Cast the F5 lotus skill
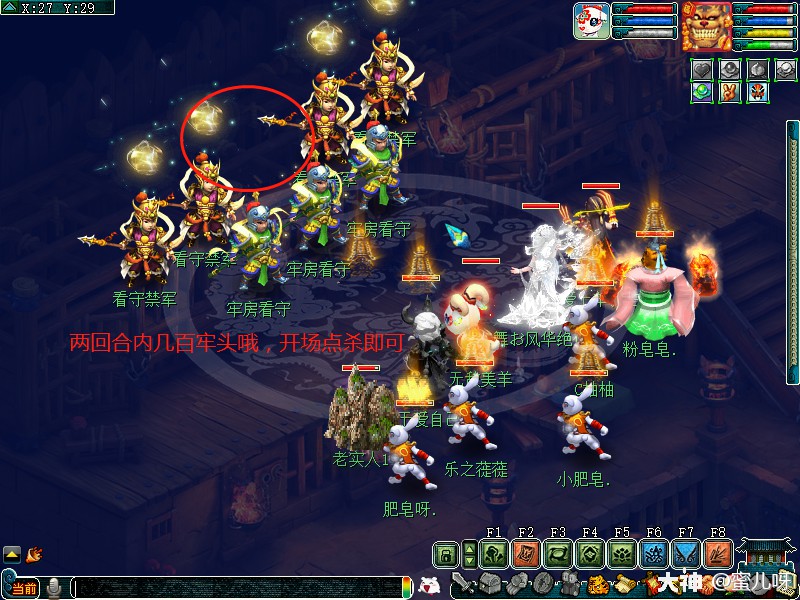Screen dimensions: 800x600 pyautogui.click(x=622, y=554)
